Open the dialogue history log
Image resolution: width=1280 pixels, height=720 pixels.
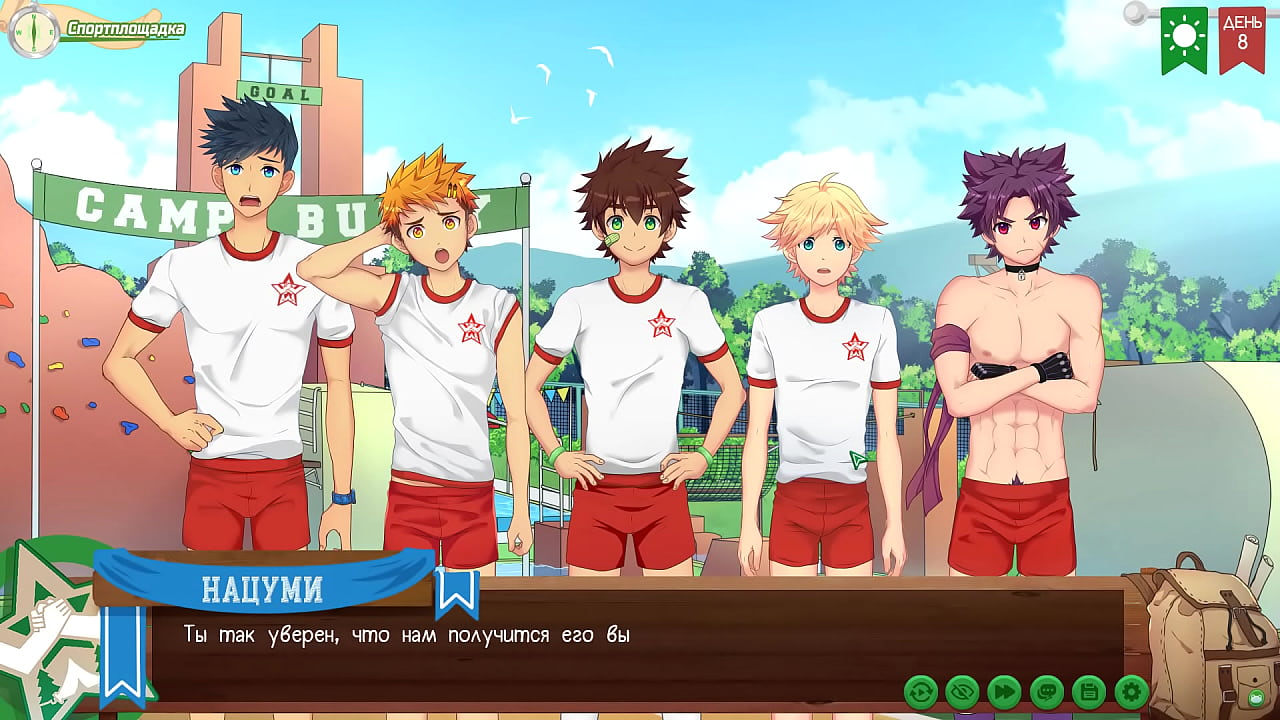point(1047,691)
